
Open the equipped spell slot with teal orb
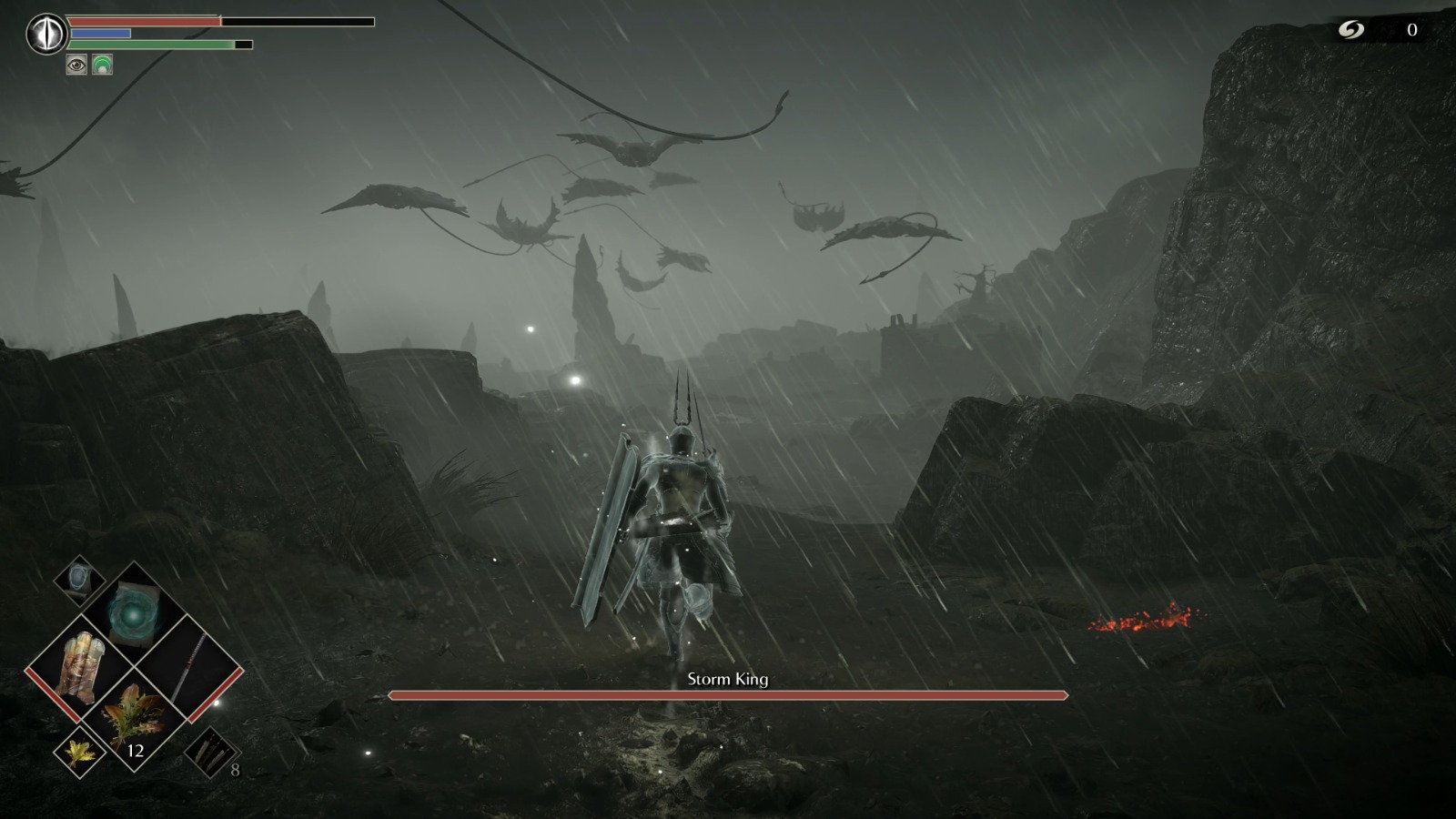[131, 614]
